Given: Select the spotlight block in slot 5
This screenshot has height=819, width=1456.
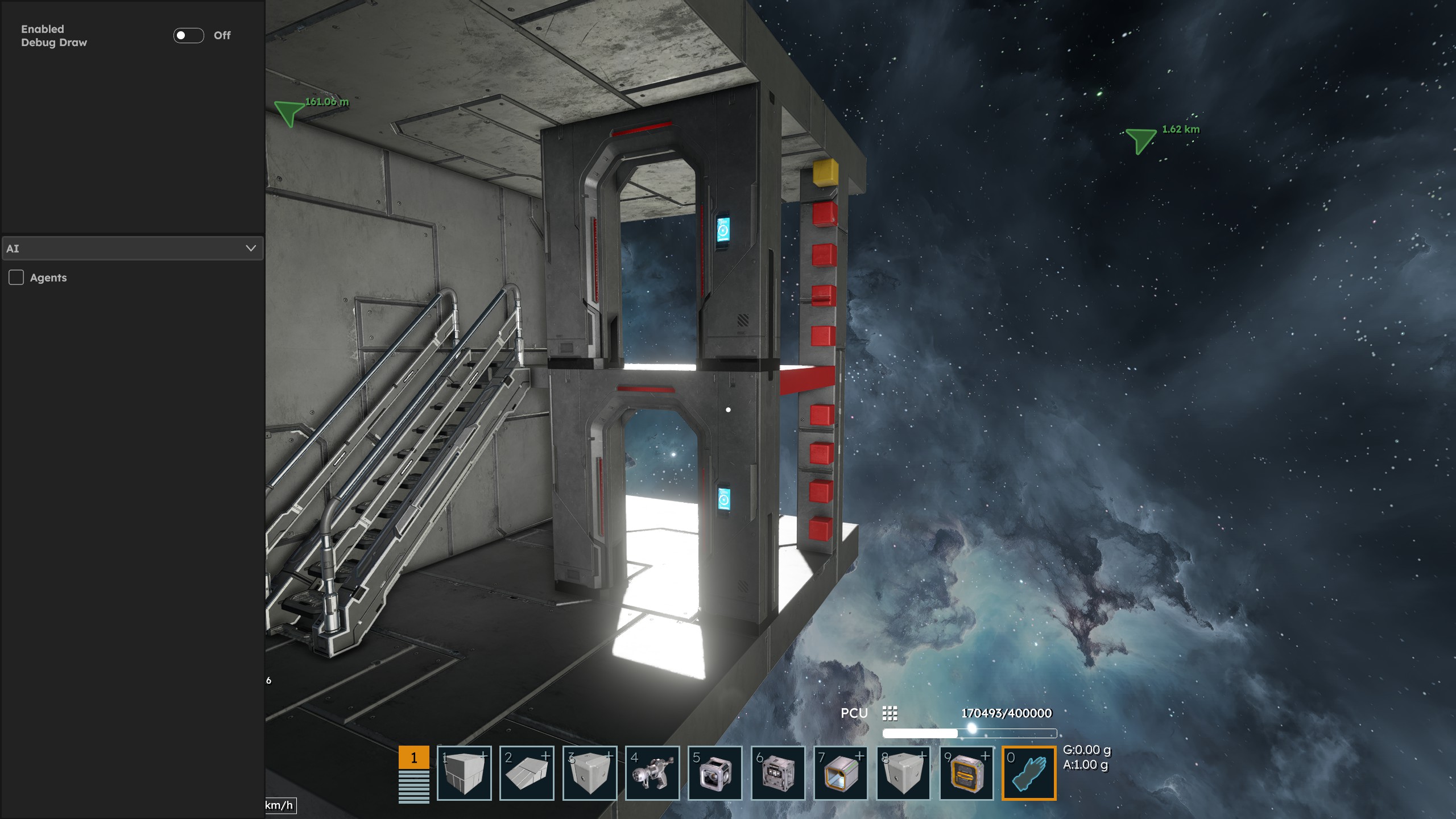Looking at the screenshot, I should coord(715,773).
